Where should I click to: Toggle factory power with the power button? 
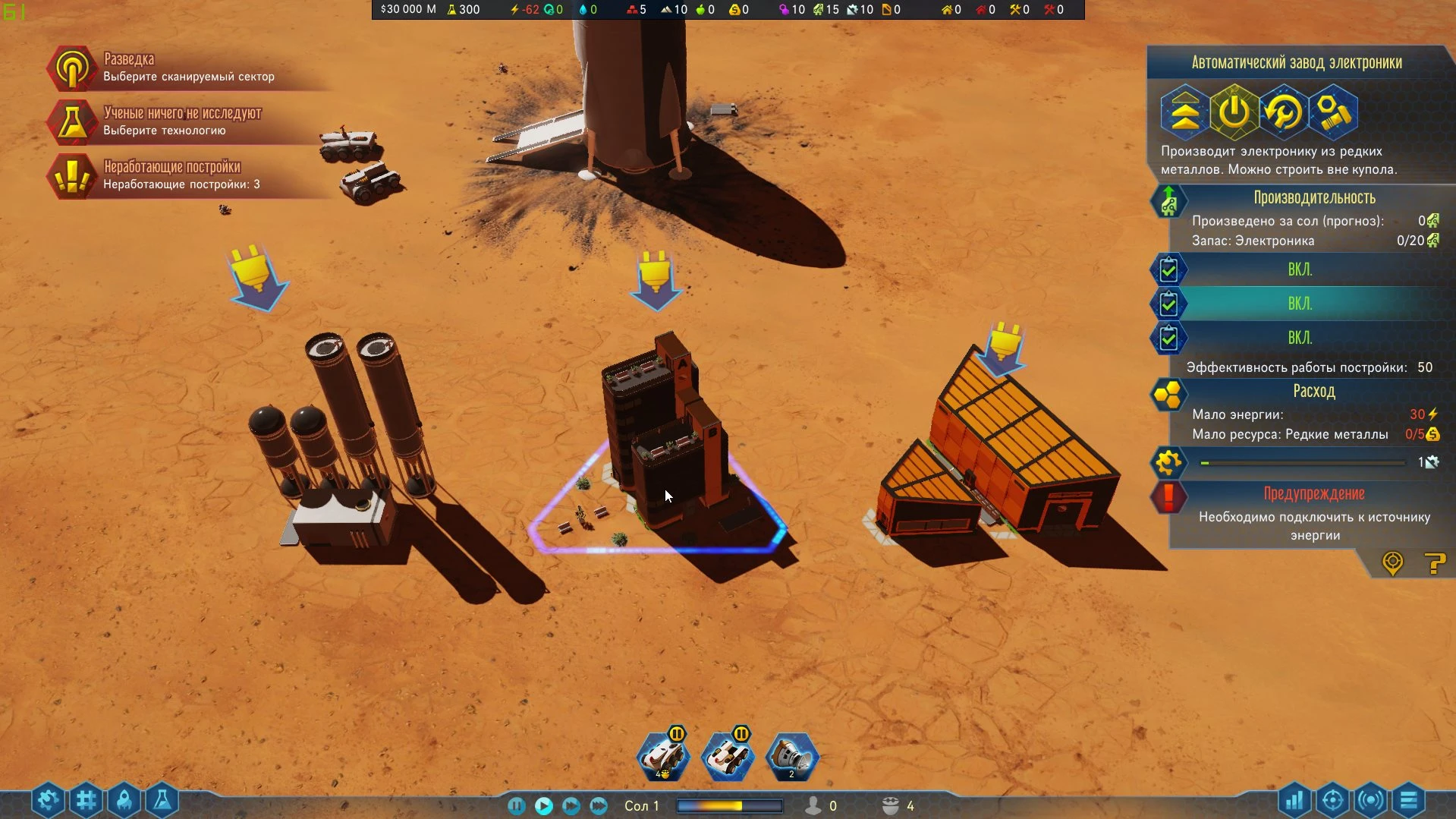pos(1233,112)
